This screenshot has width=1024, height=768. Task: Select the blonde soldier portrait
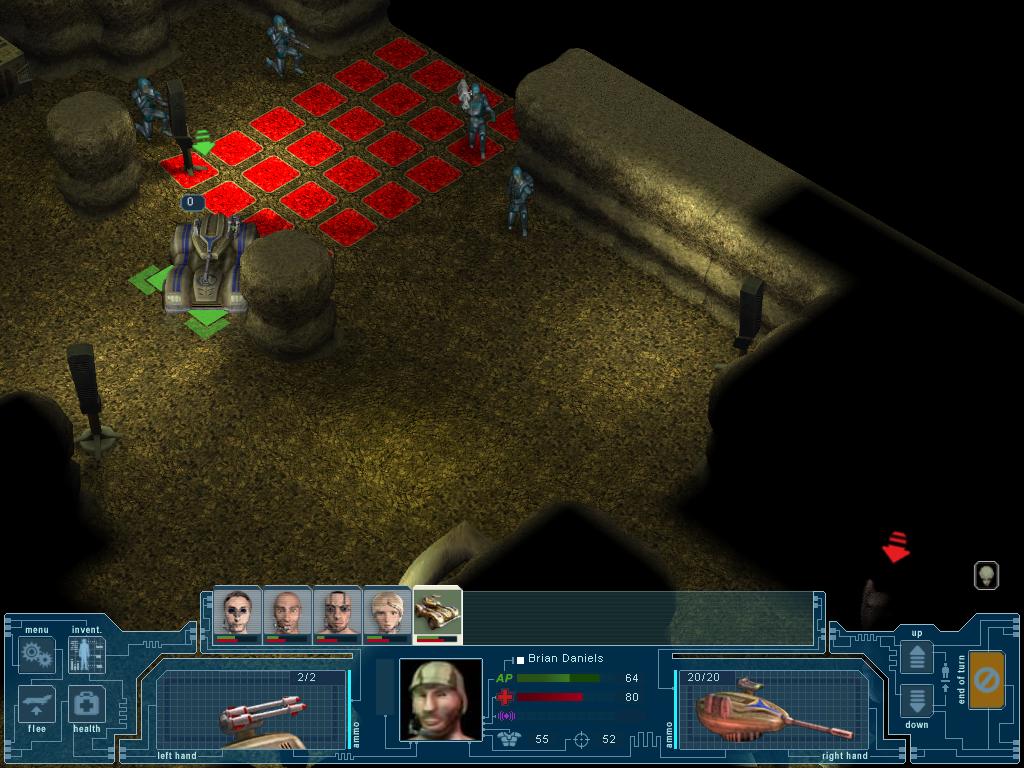pos(387,612)
